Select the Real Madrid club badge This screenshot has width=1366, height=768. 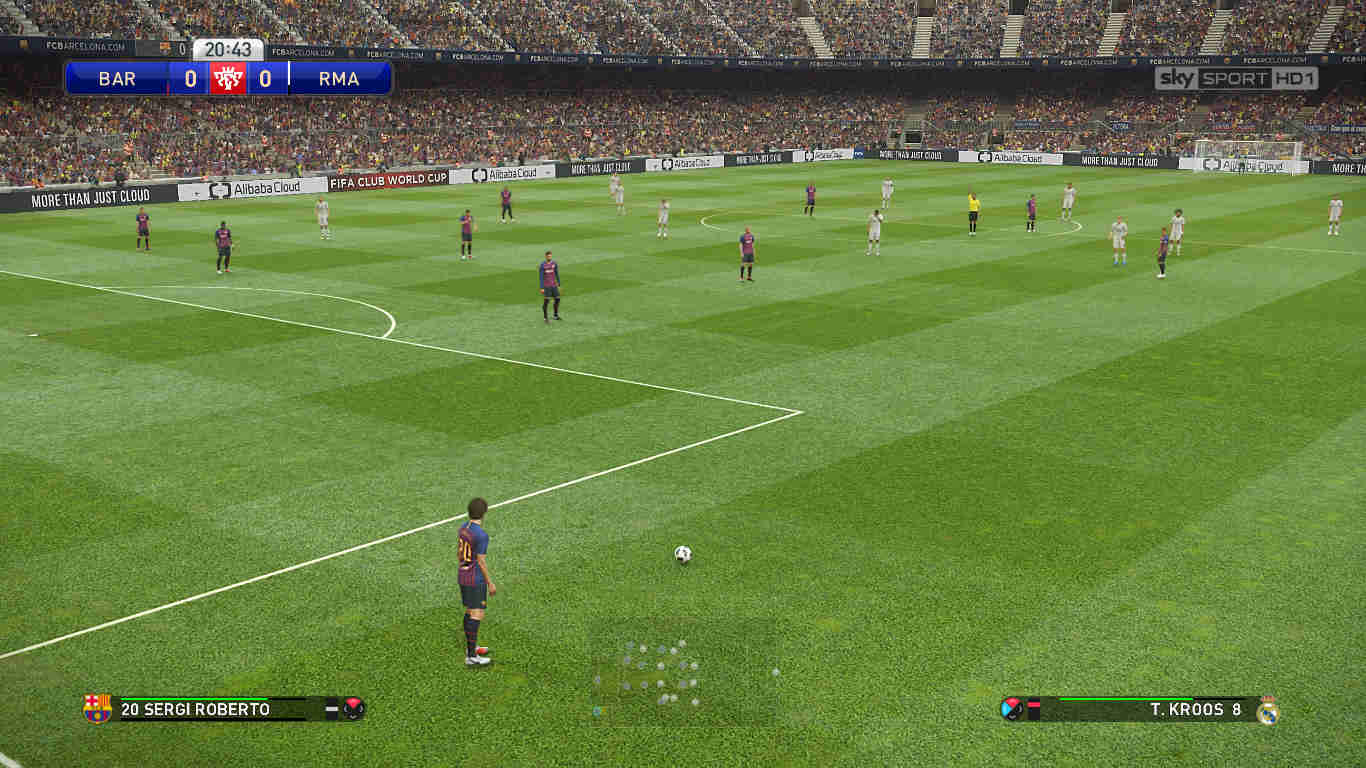(x=1268, y=710)
